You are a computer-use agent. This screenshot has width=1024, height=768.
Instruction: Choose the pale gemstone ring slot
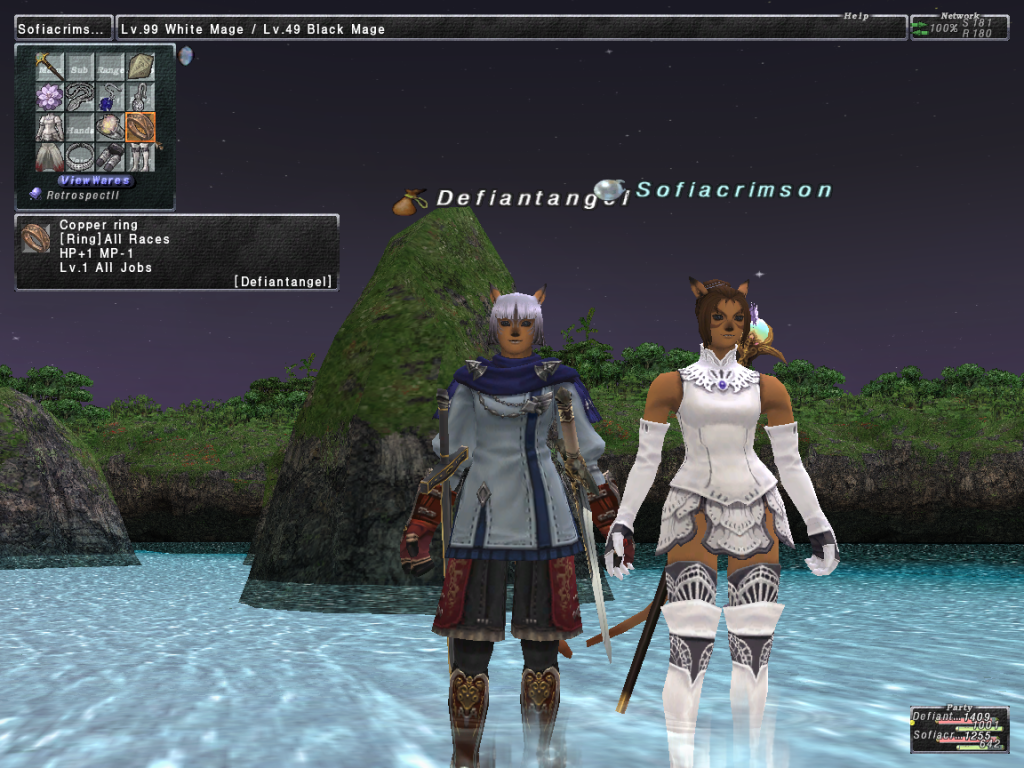click(x=110, y=127)
